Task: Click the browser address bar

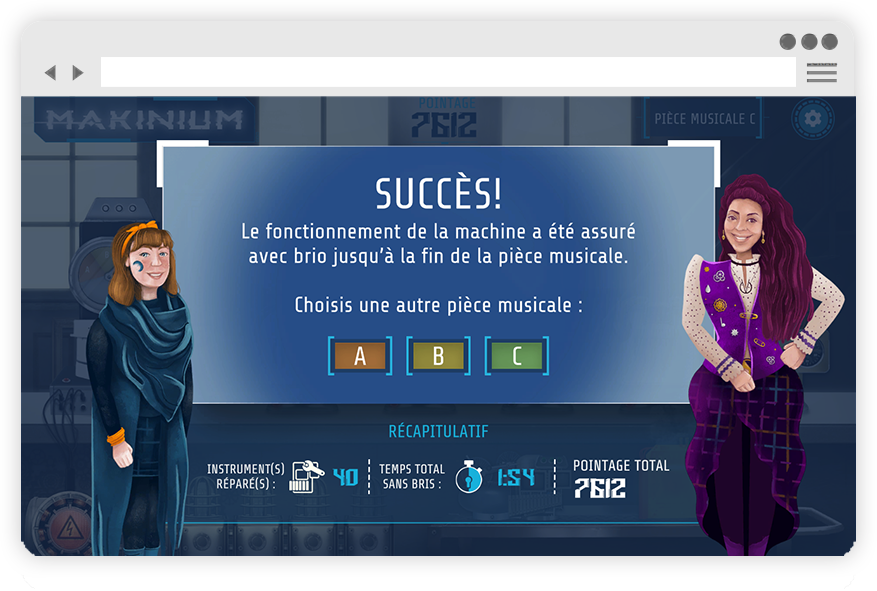Action: tap(447, 73)
